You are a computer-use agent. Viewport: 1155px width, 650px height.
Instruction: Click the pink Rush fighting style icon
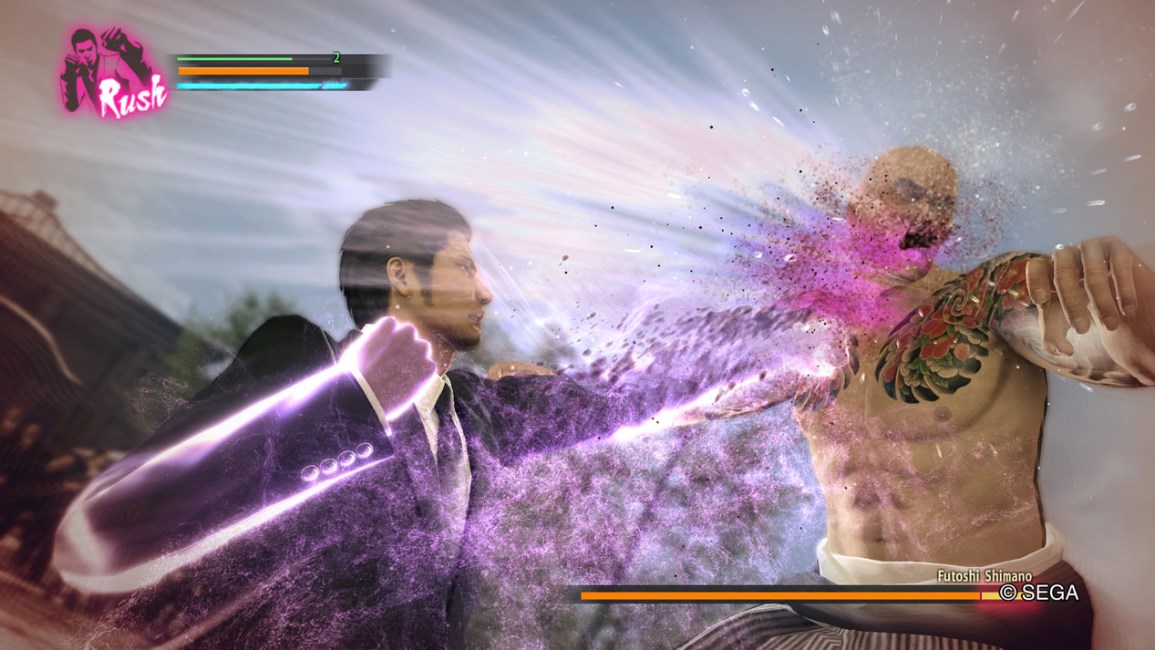coord(114,72)
